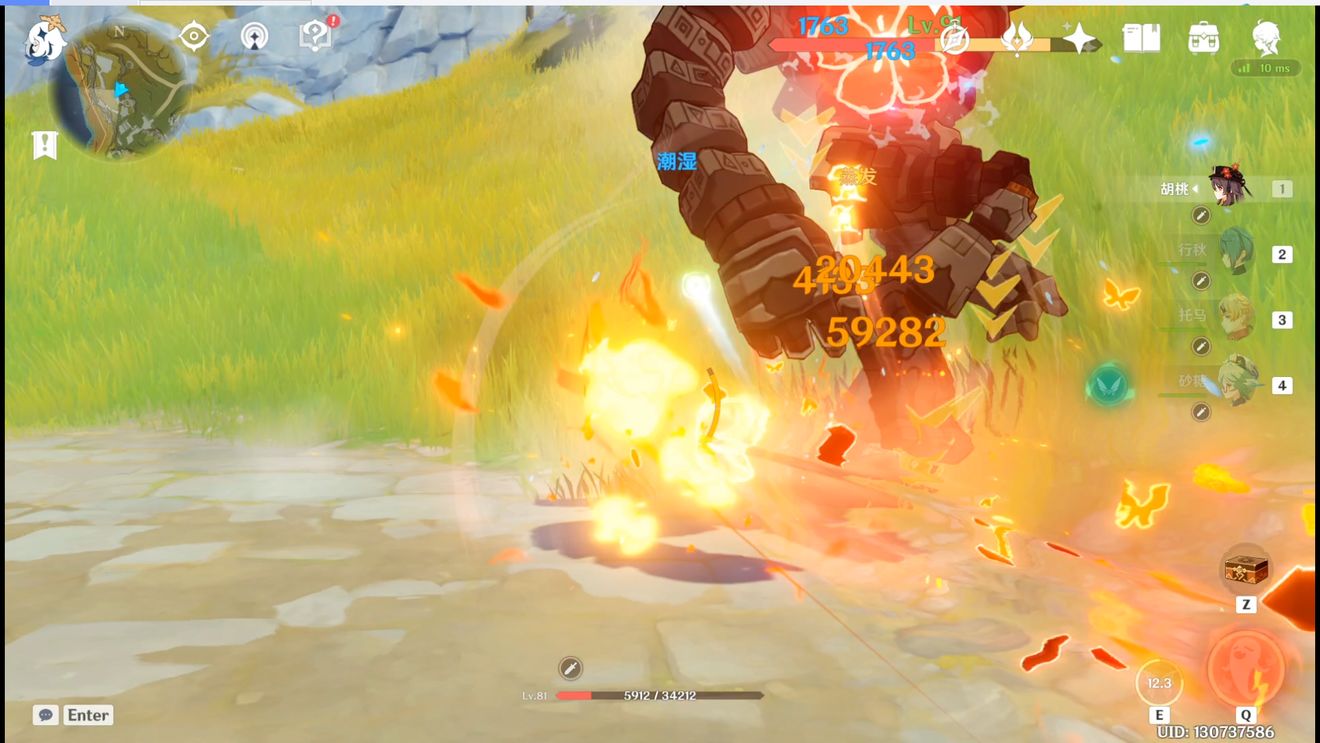Image resolution: width=1320 pixels, height=743 pixels.
Task: Open the tutorial book with red alert
Action: [x=316, y=37]
